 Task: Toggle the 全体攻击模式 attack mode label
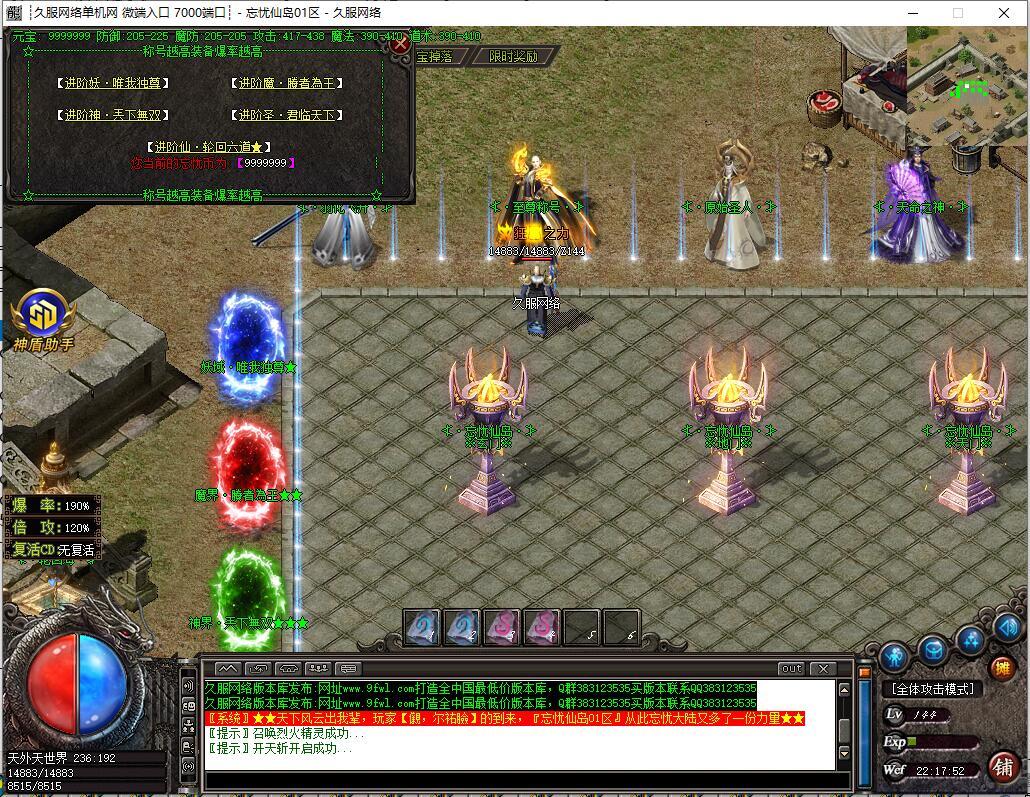[931, 689]
